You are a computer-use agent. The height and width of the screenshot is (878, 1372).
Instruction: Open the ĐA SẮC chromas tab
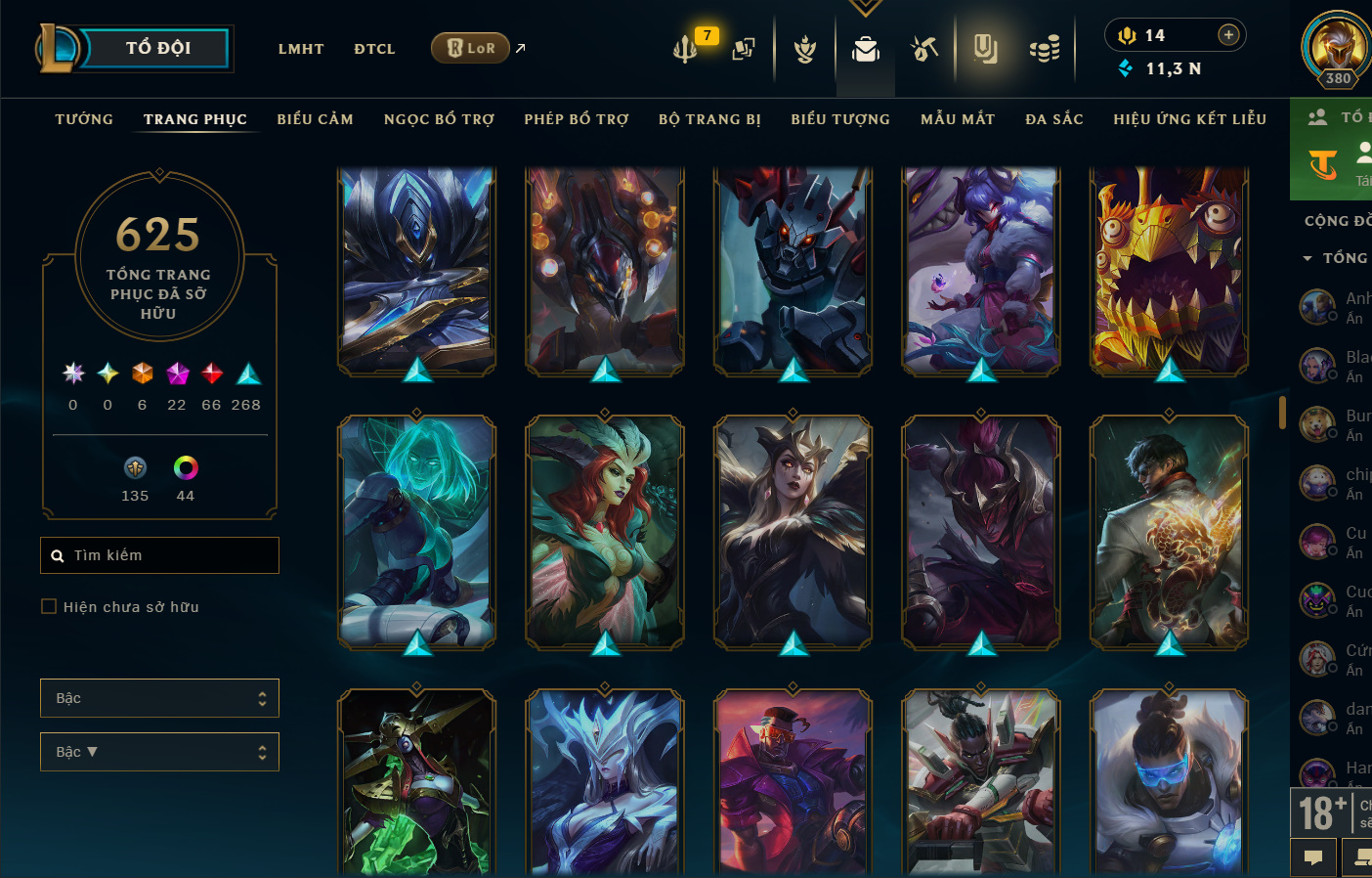[1054, 119]
